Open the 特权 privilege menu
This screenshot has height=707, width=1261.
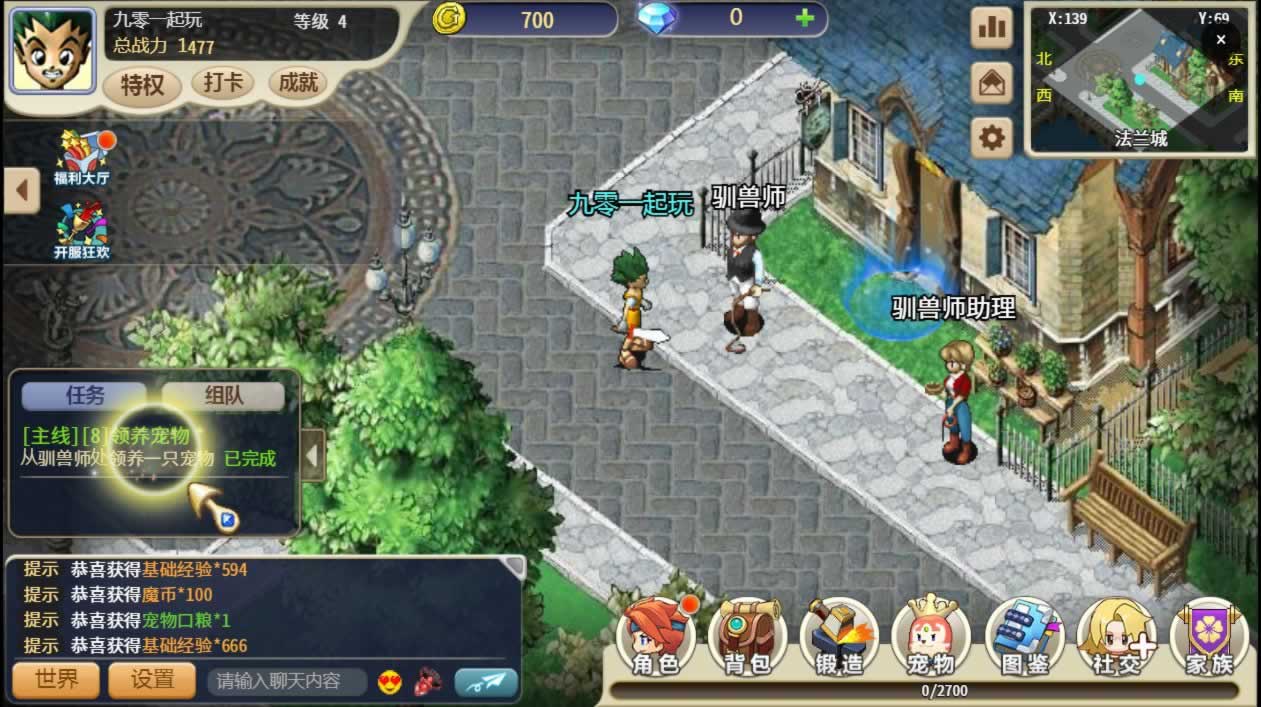coord(142,85)
